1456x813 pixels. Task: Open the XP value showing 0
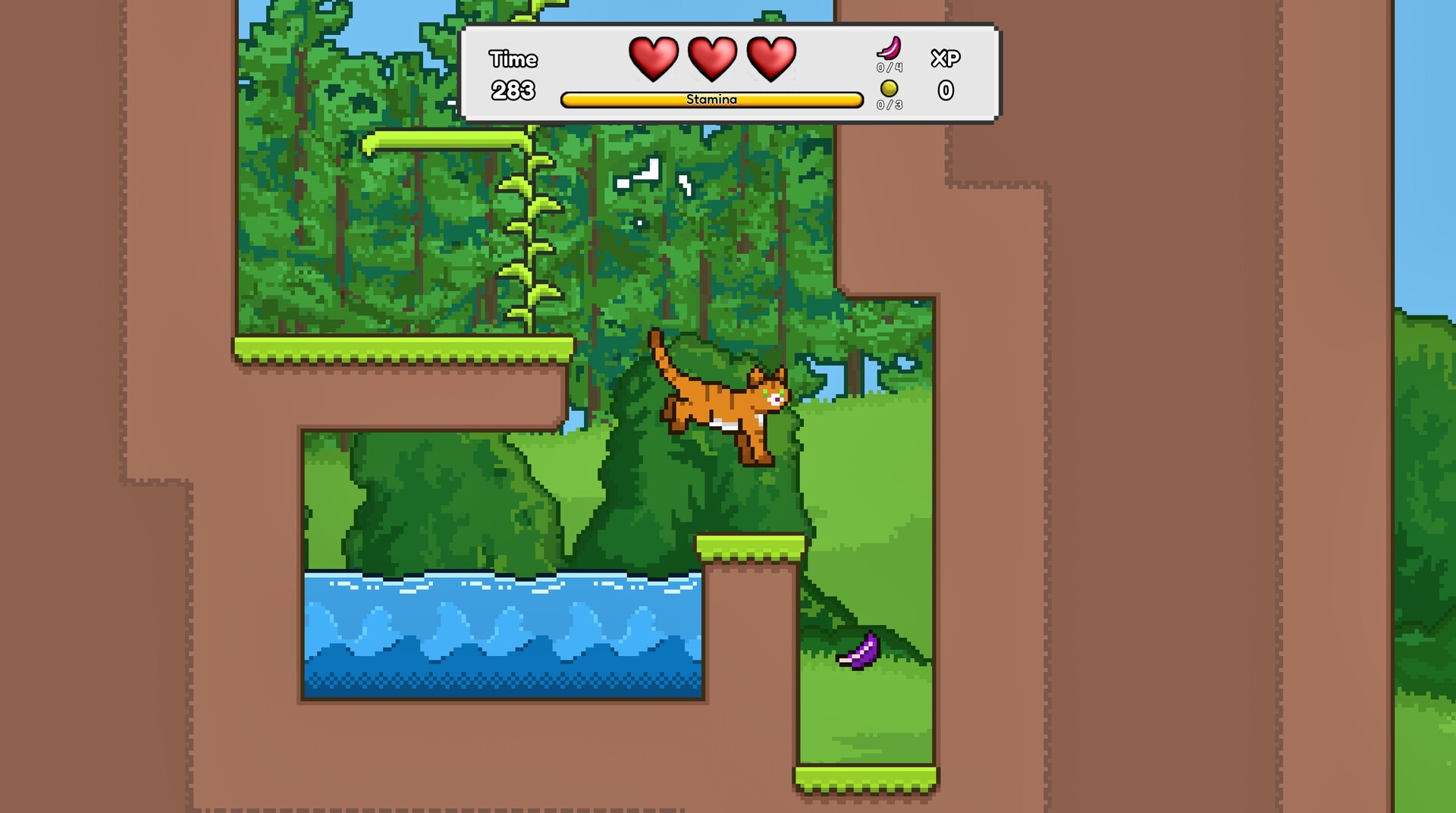click(946, 91)
